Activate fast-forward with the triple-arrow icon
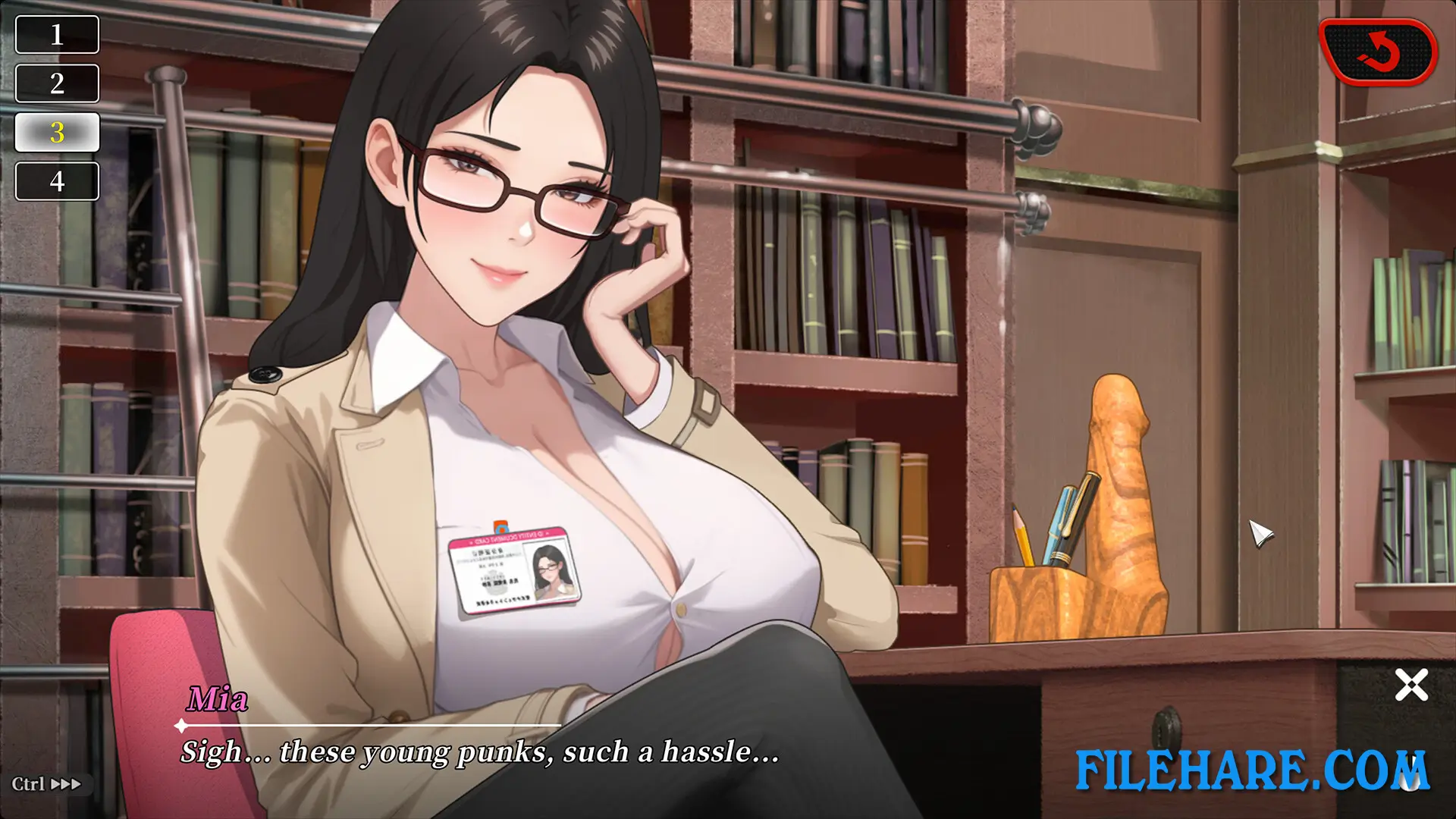This screenshot has width=1456, height=819. click(x=67, y=785)
